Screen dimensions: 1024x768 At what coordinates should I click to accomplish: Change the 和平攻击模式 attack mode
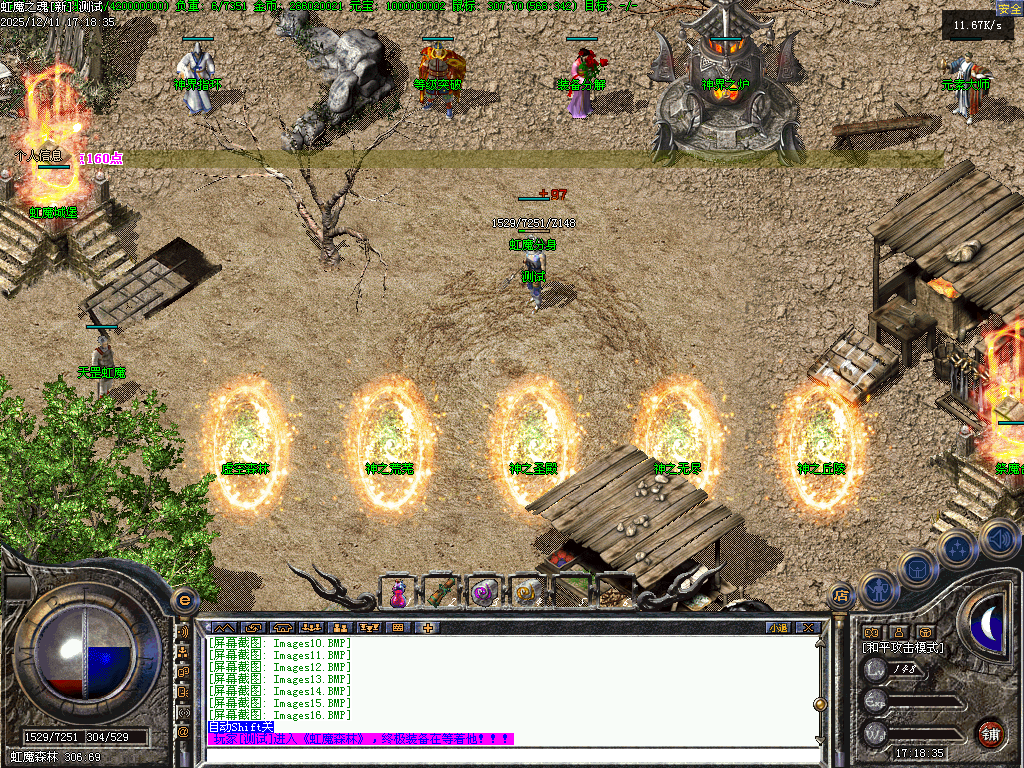coord(903,648)
